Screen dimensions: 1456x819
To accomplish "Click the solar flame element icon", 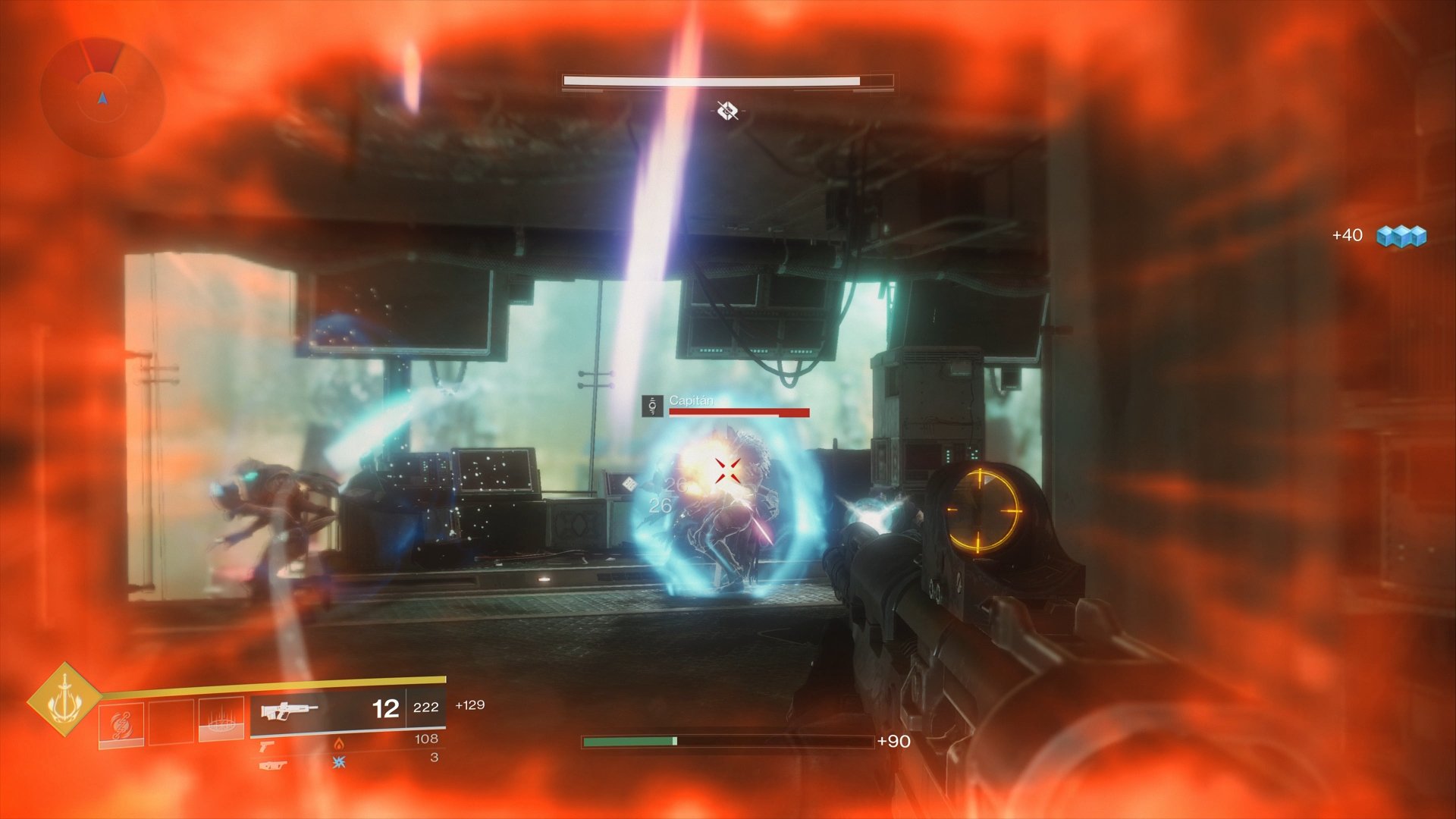I will 339,745.
